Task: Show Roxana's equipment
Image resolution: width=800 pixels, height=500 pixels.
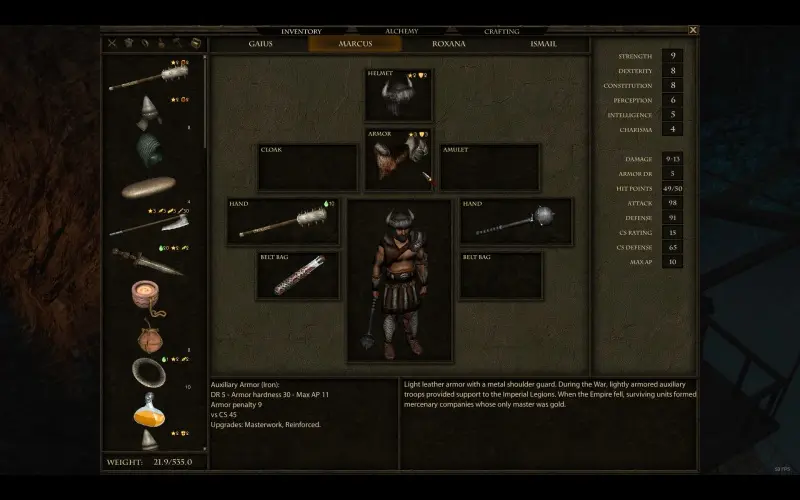Action: pyautogui.click(x=448, y=44)
